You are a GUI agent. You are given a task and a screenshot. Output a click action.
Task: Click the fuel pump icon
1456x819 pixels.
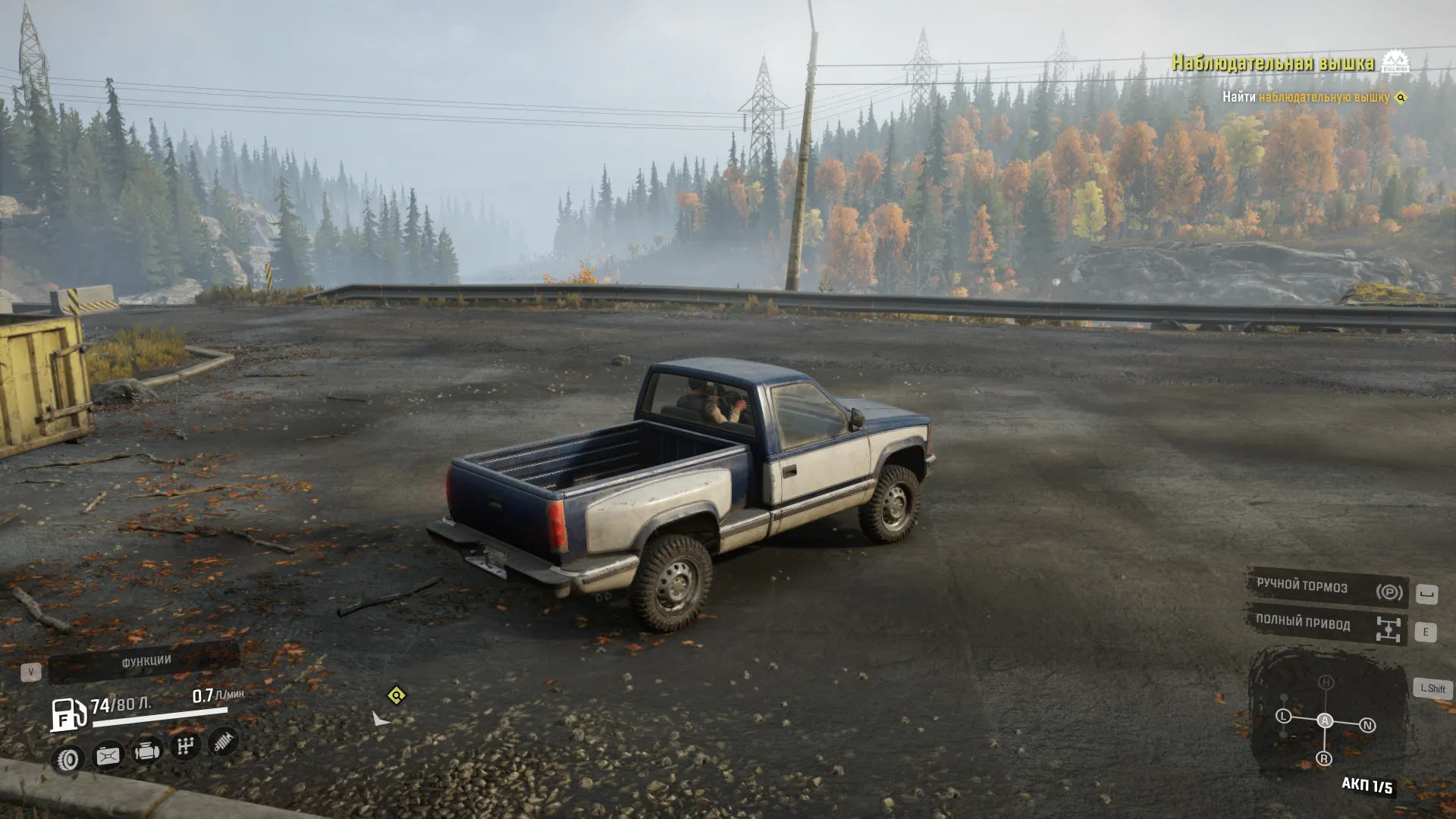(68, 714)
